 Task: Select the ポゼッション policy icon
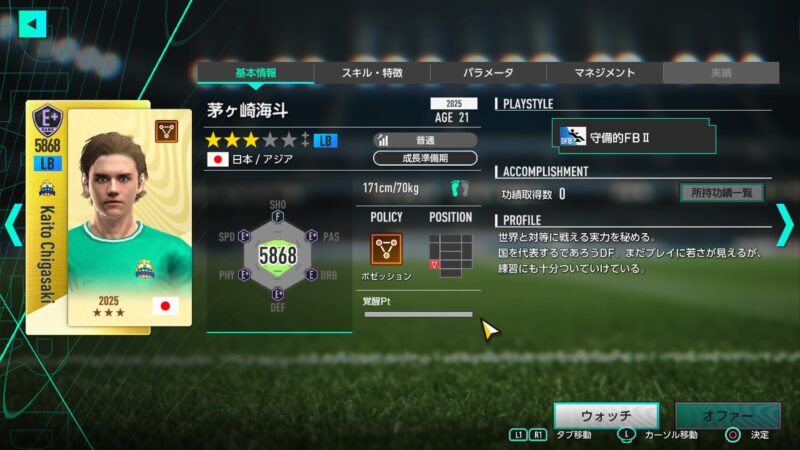coord(386,249)
